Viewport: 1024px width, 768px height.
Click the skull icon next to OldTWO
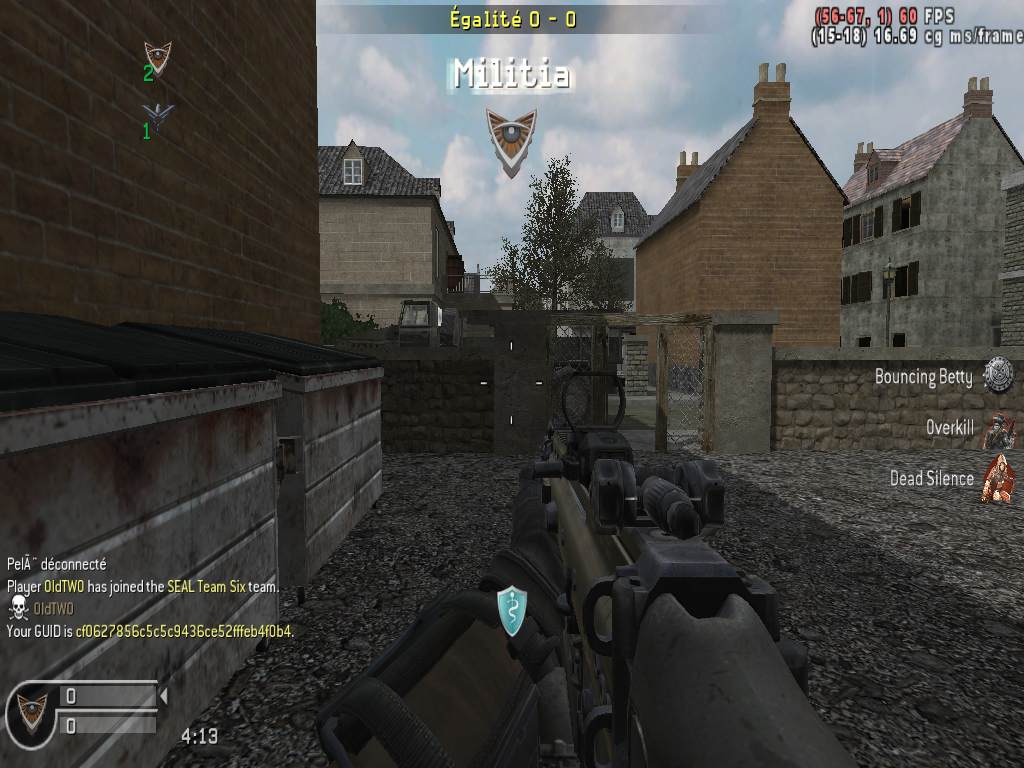pyautogui.click(x=18, y=608)
